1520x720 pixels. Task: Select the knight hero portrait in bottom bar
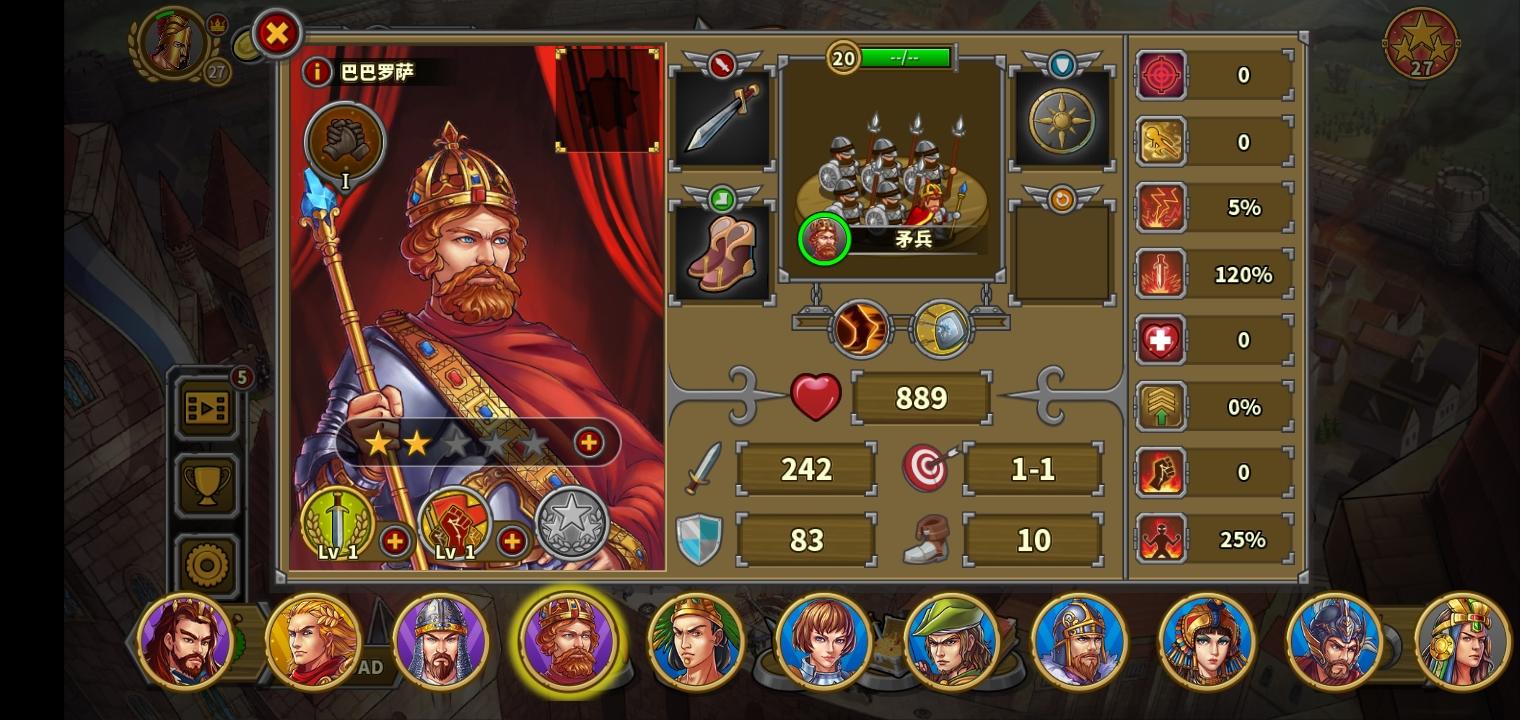[442, 641]
